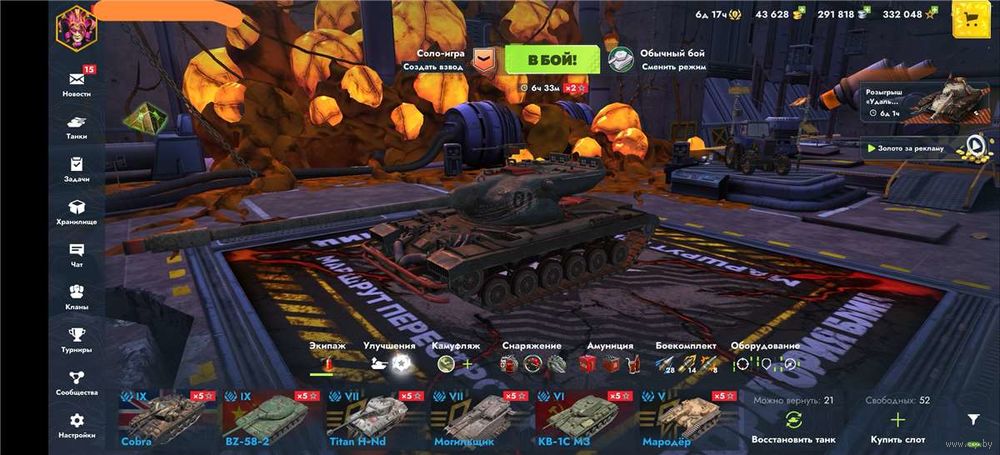Choose the КВ-1С МЗ tank

tap(580, 418)
